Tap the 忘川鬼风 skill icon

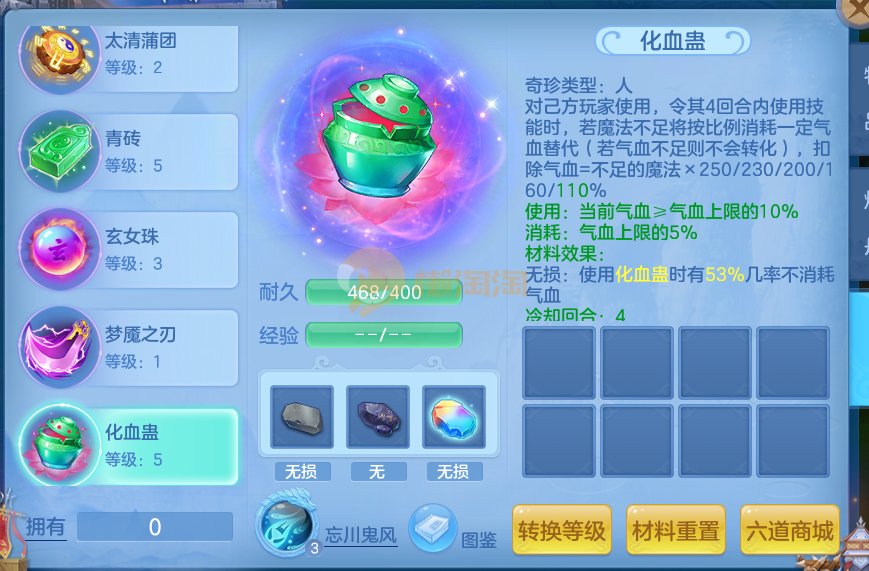(x=285, y=524)
